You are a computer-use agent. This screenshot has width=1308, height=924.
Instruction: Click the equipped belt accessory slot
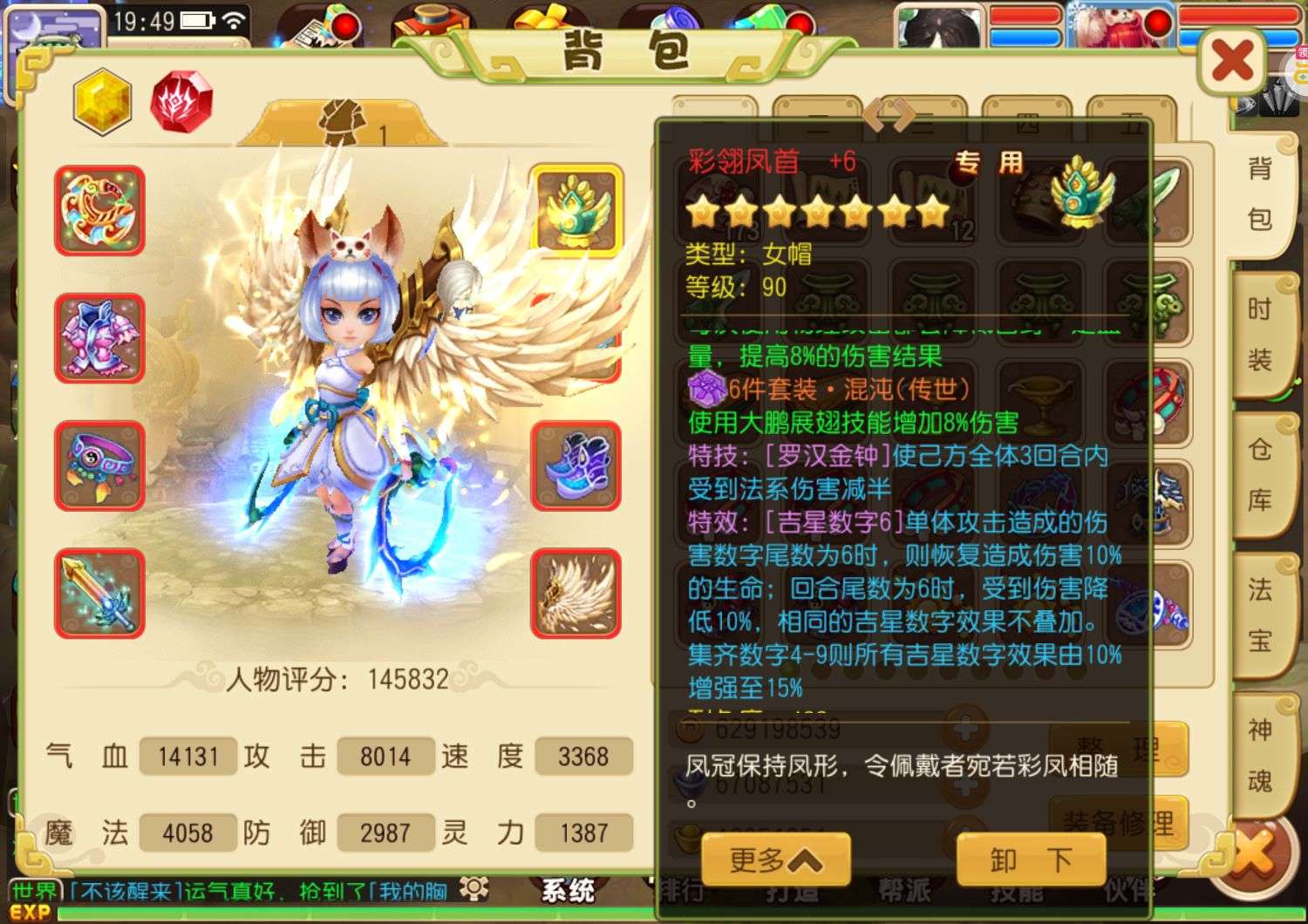99,466
